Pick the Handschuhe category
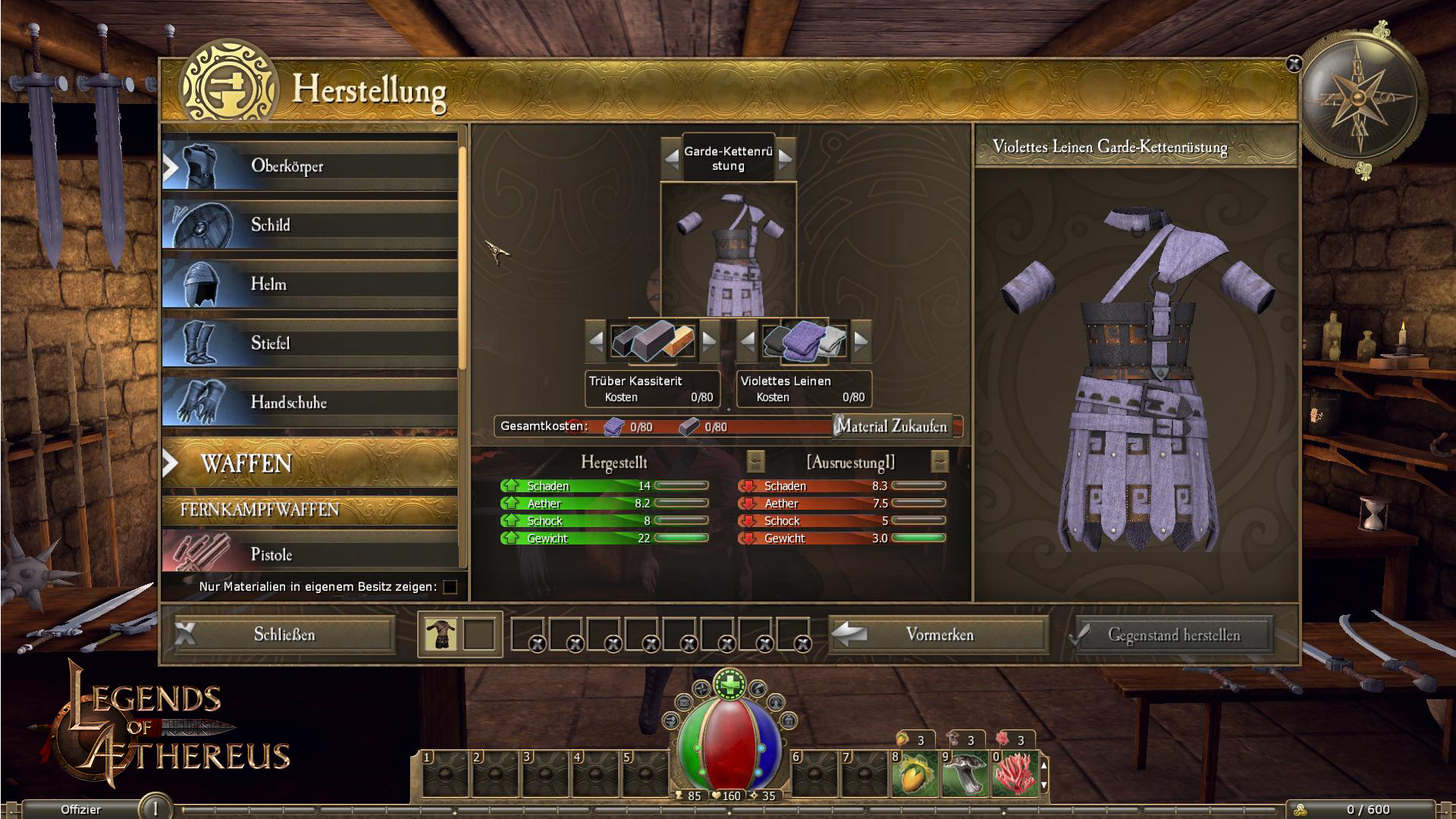This screenshot has width=1456, height=819. click(309, 403)
